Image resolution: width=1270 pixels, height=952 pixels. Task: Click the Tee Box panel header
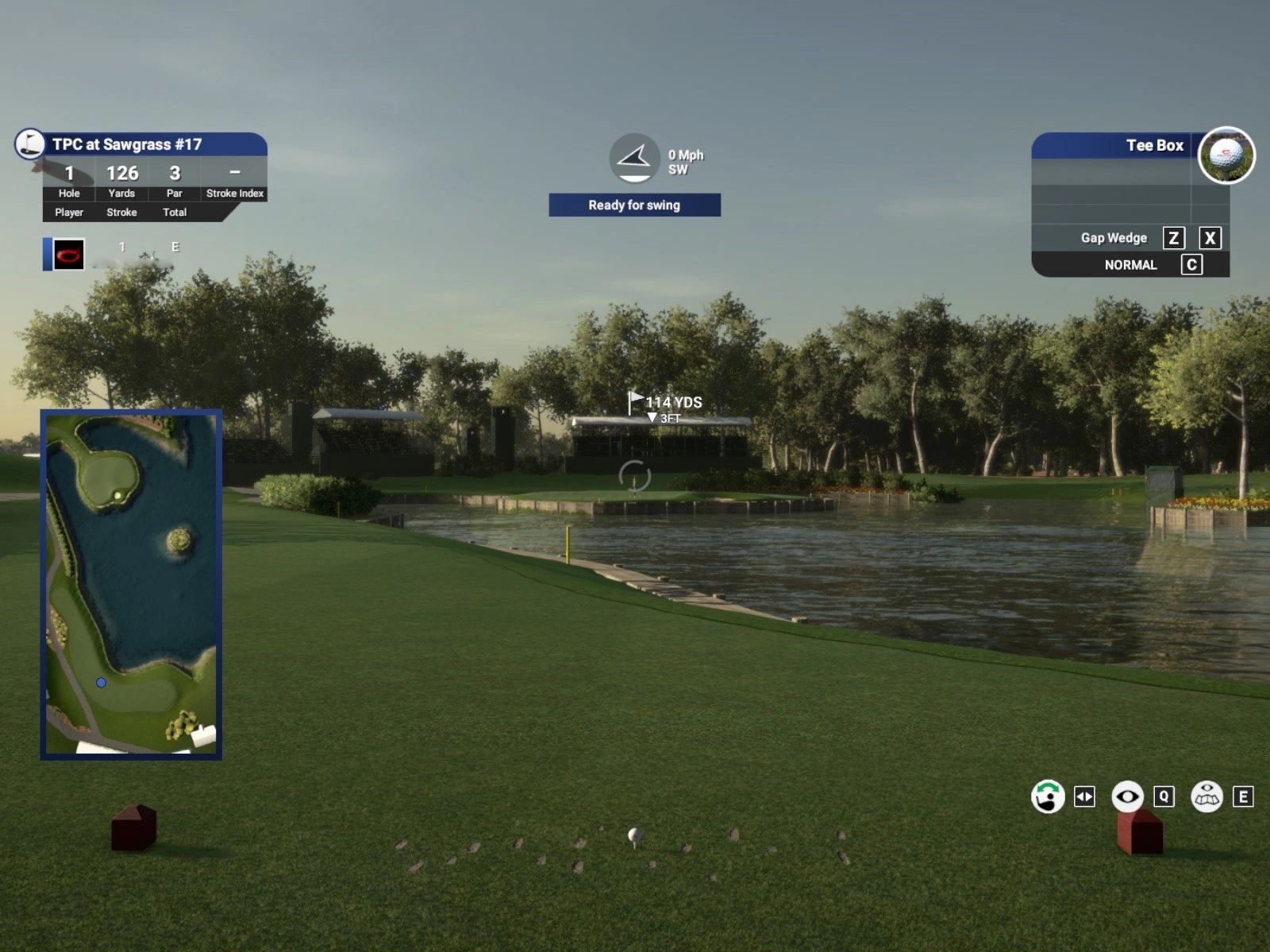click(1153, 145)
